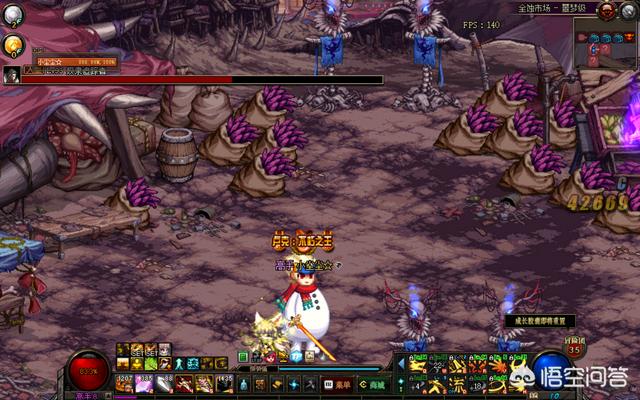Image resolution: width=640 pixels, height=400 pixels.
Task: Select the boss portrait on the health bar
Action: coord(11,75)
